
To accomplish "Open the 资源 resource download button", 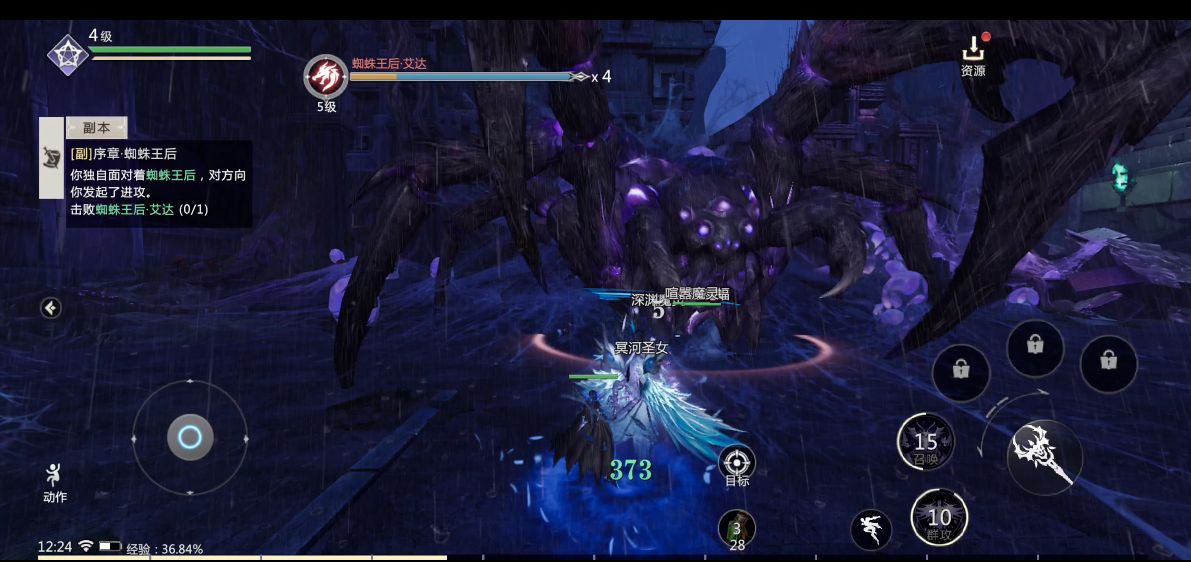I will click(973, 56).
